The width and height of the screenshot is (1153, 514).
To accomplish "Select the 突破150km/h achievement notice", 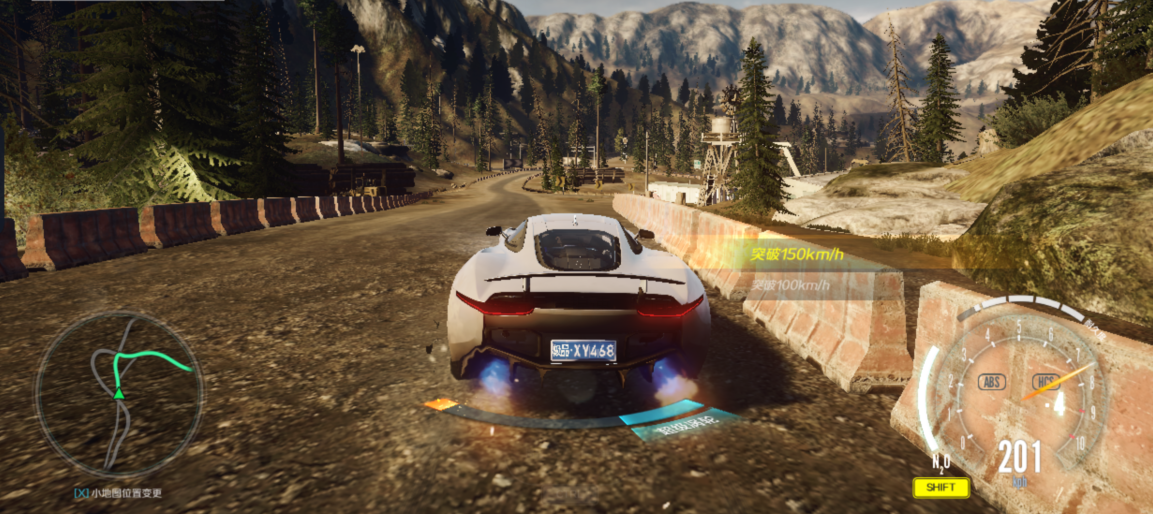I will pyautogui.click(x=798, y=254).
